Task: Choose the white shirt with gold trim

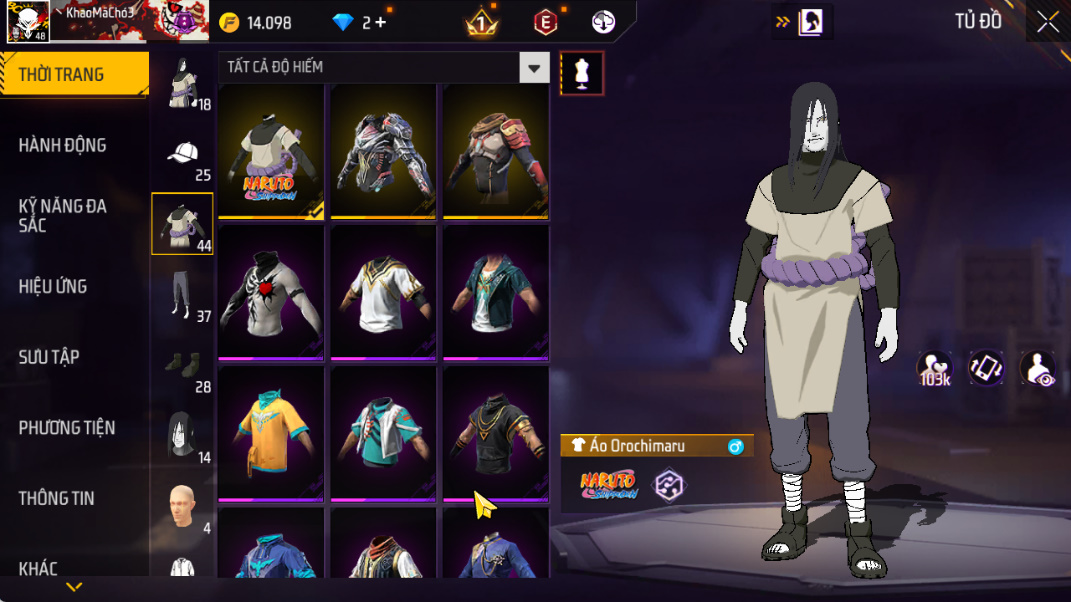Action: (384, 292)
